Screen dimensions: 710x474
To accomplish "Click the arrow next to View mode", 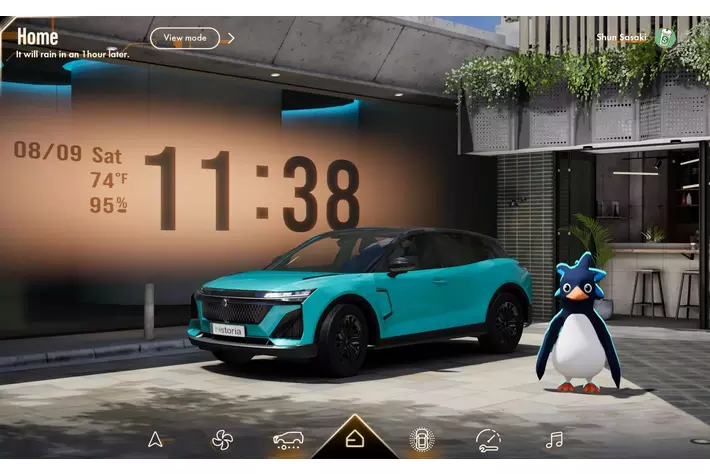I will tap(231, 38).
